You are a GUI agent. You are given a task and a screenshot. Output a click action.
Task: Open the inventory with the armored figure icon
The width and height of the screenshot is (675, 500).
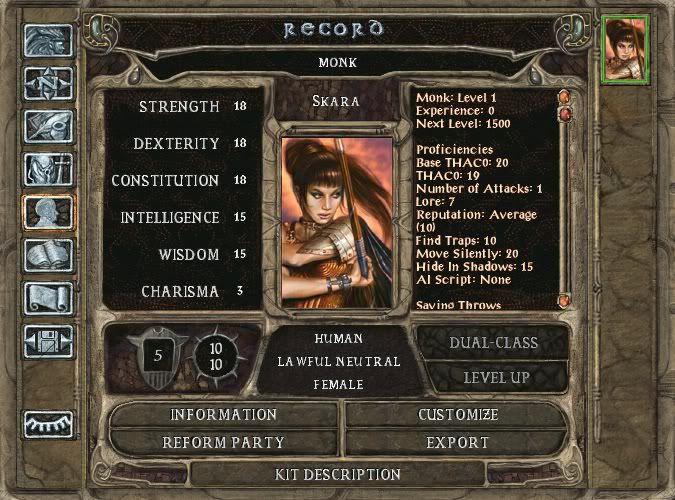click(47, 170)
